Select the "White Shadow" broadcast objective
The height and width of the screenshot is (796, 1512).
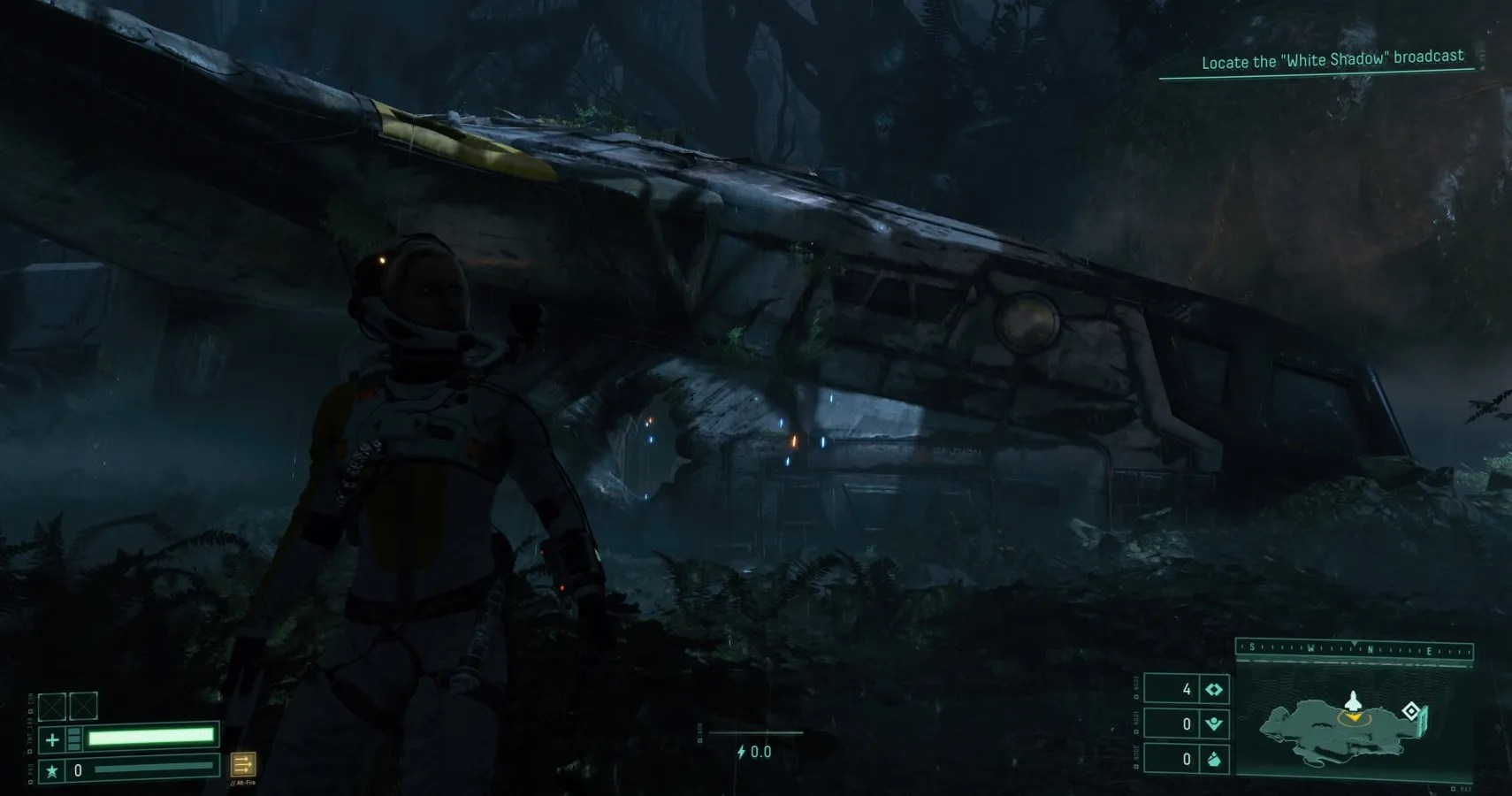tap(1332, 60)
